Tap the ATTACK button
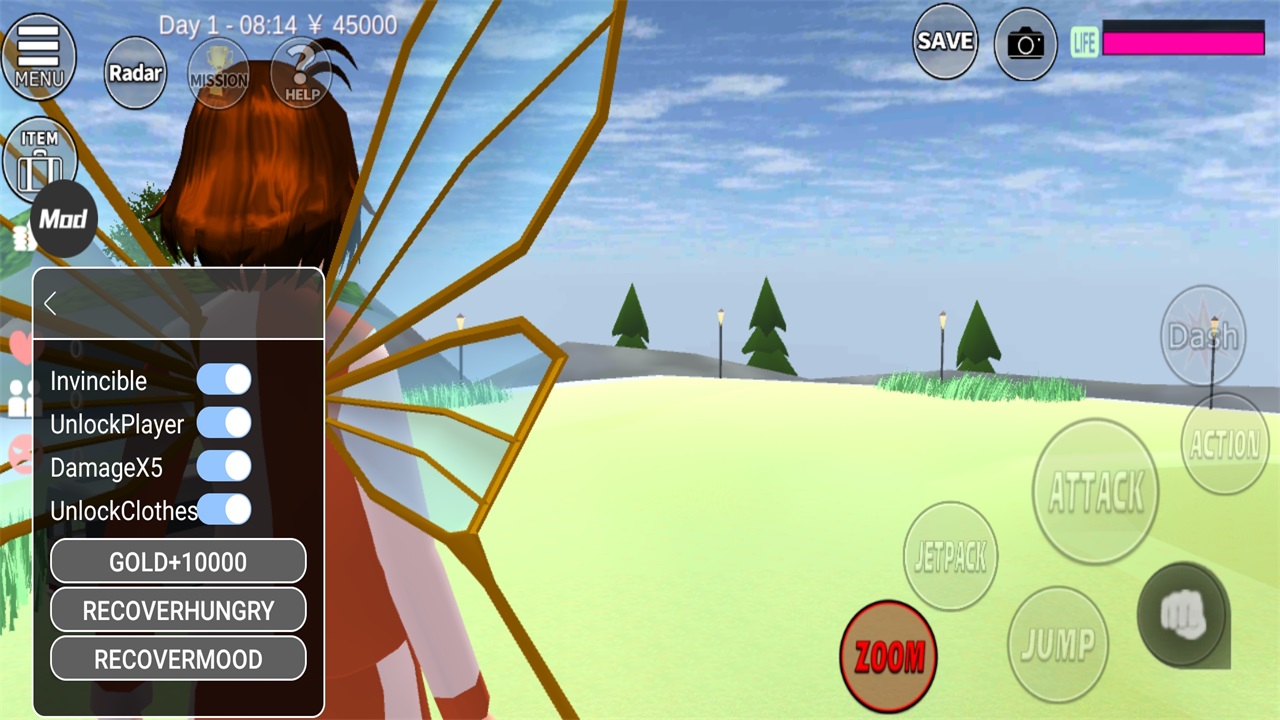The width and height of the screenshot is (1280, 720). 1095,491
